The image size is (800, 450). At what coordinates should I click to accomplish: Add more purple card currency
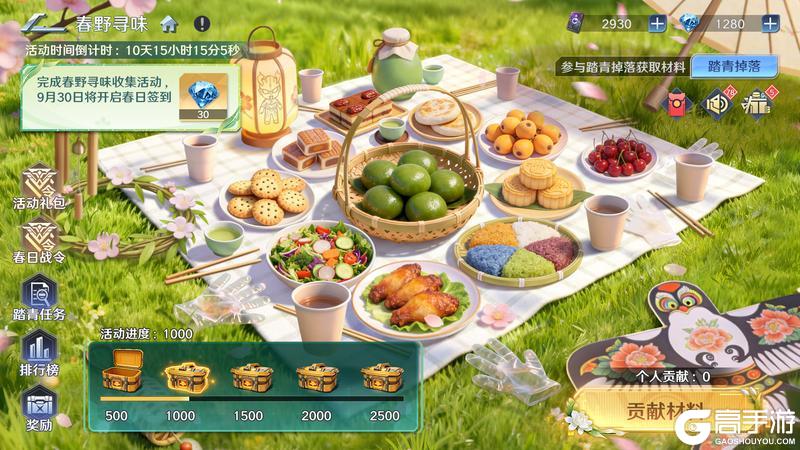(657, 23)
